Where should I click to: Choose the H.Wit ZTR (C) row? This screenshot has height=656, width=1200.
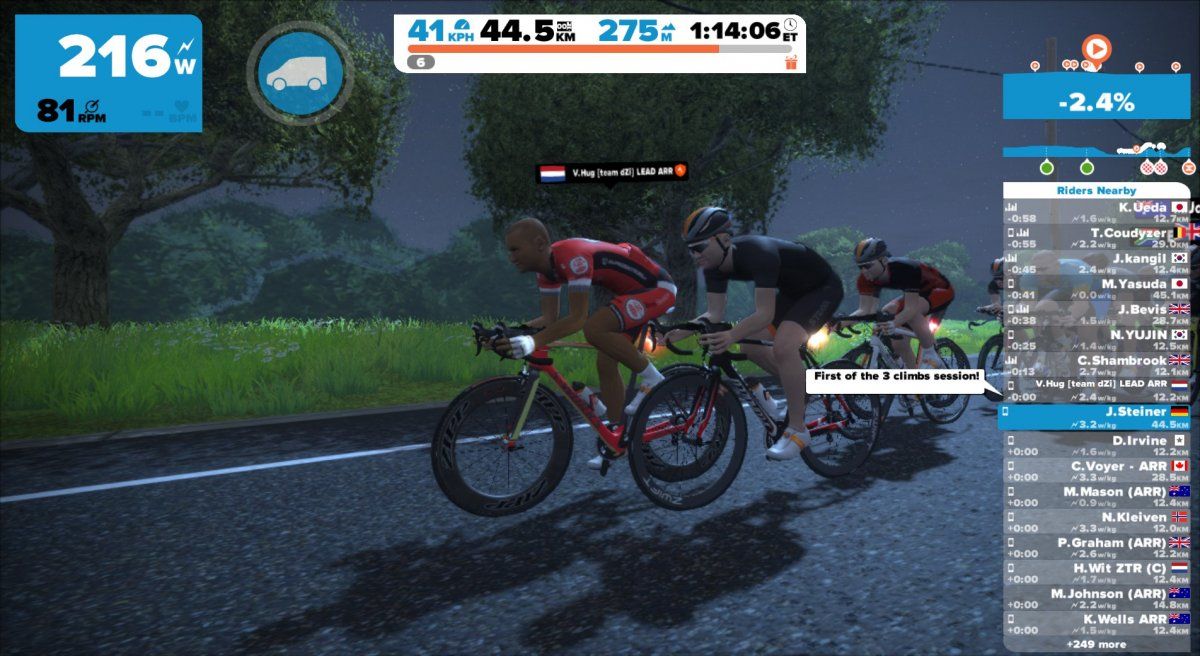[x=1096, y=573]
